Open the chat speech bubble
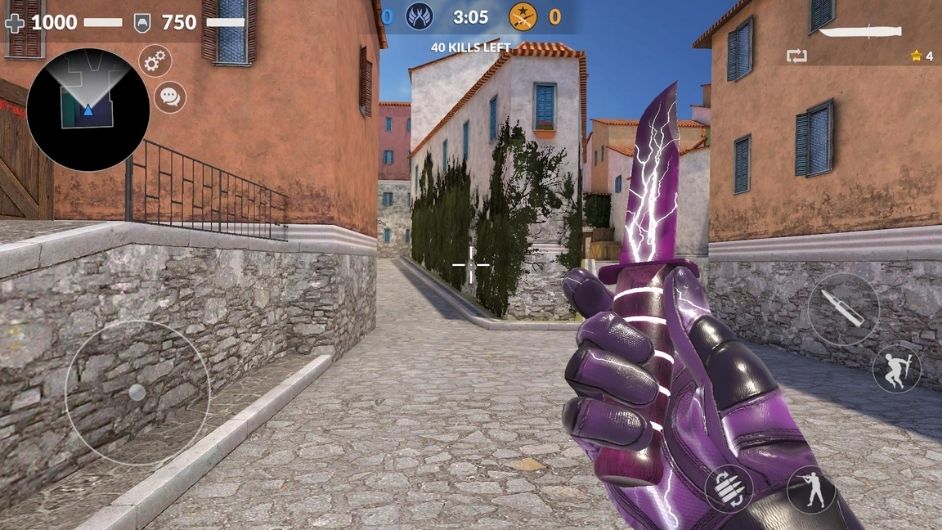The height and width of the screenshot is (530, 942). point(170,97)
